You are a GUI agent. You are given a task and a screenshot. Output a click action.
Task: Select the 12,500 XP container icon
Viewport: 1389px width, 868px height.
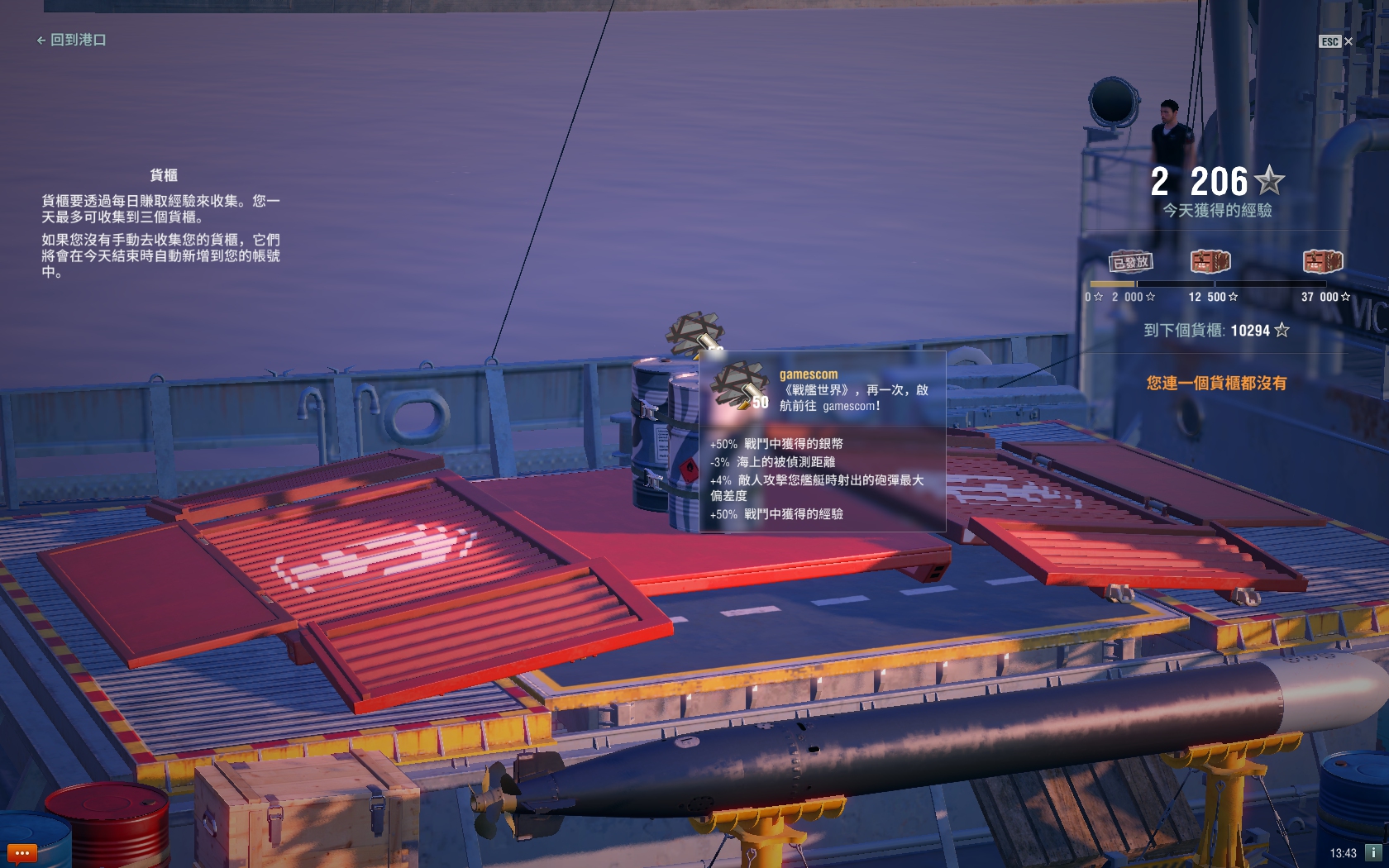pyautogui.click(x=1210, y=262)
